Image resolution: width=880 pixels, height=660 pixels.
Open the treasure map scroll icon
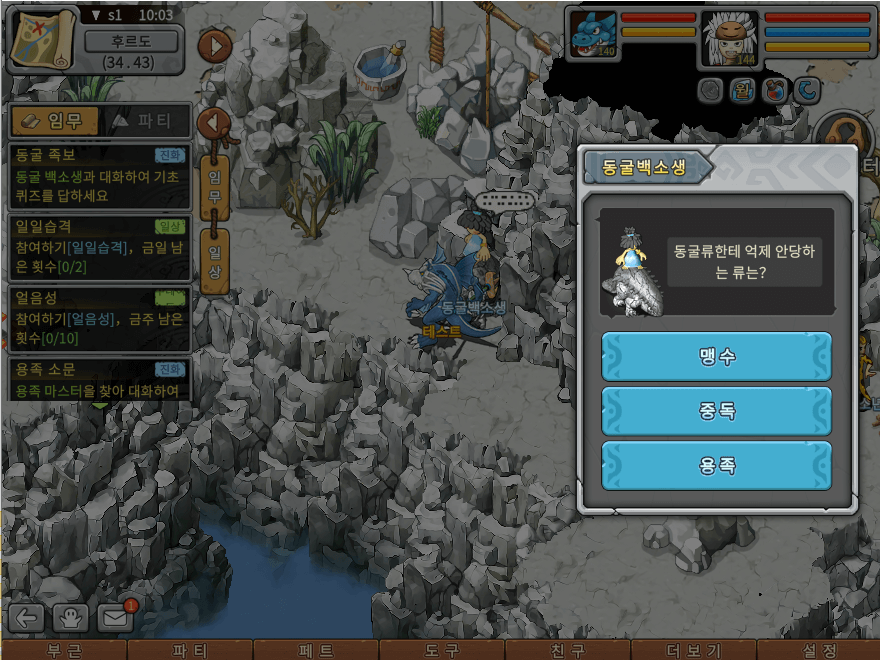[42, 38]
